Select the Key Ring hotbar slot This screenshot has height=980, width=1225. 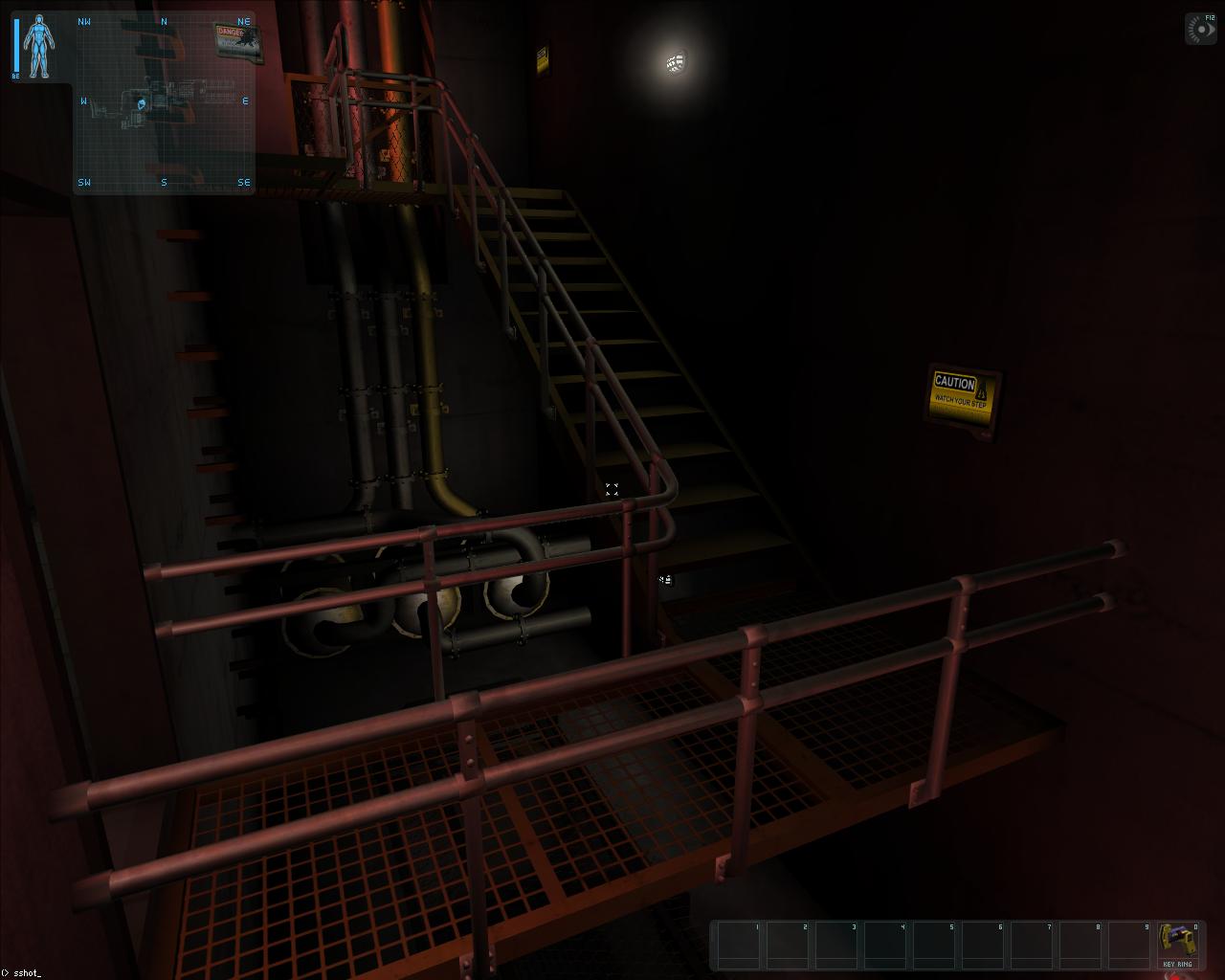pyautogui.click(x=1177, y=944)
